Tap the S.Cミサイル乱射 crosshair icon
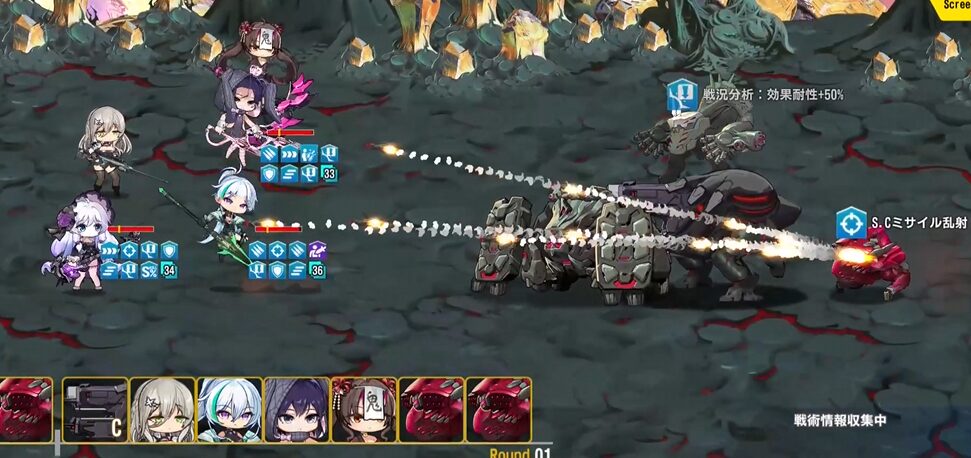 pyautogui.click(x=851, y=222)
